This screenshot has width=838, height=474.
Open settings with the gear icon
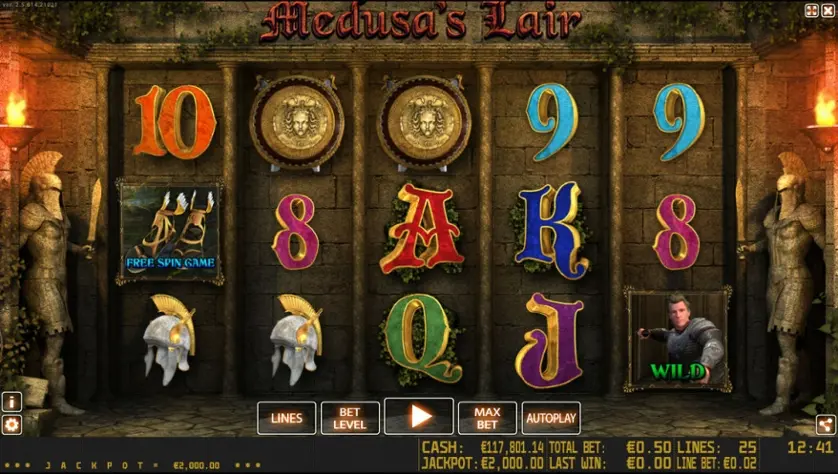[x=12, y=425]
